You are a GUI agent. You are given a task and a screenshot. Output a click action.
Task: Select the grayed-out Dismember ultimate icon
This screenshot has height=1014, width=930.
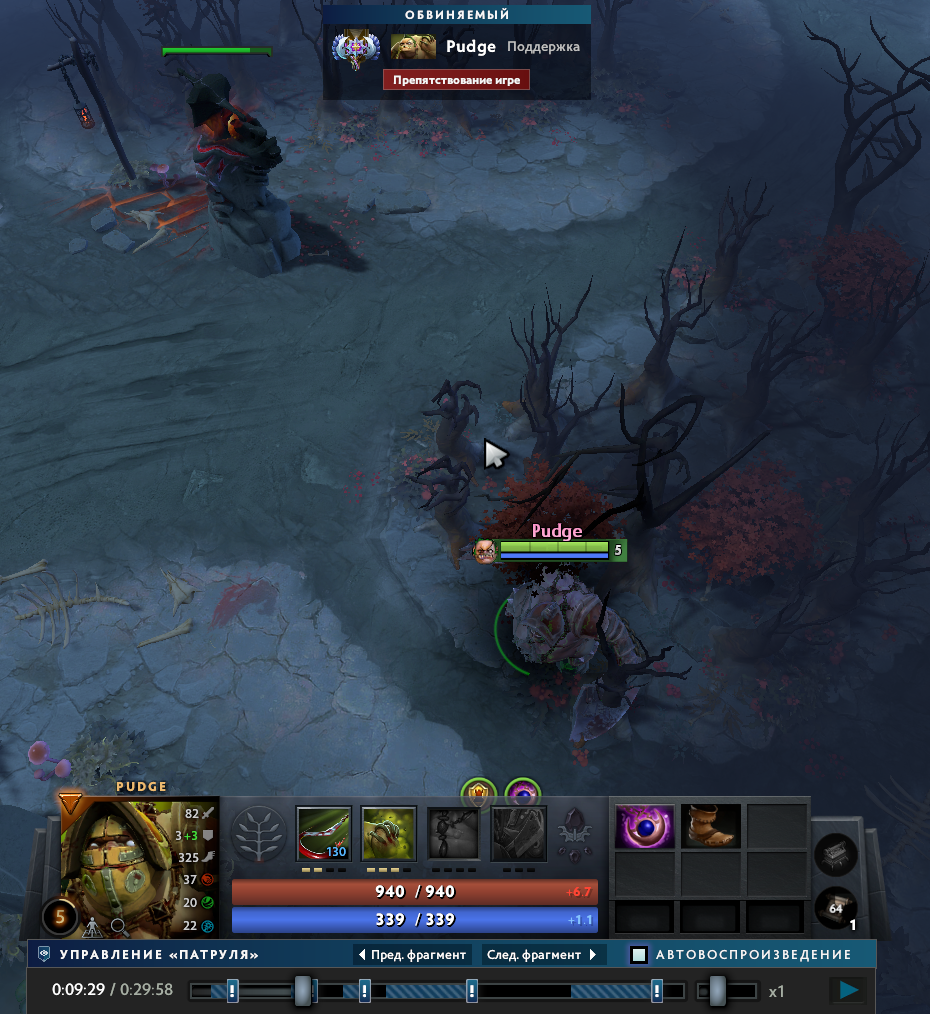[519, 834]
